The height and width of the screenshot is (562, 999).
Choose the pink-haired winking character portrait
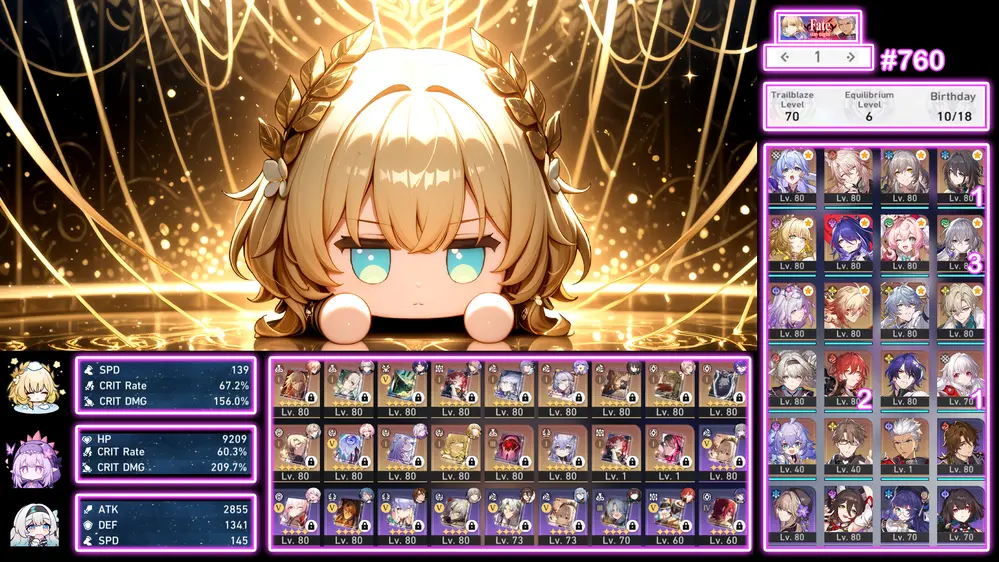[x=904, y=241]
